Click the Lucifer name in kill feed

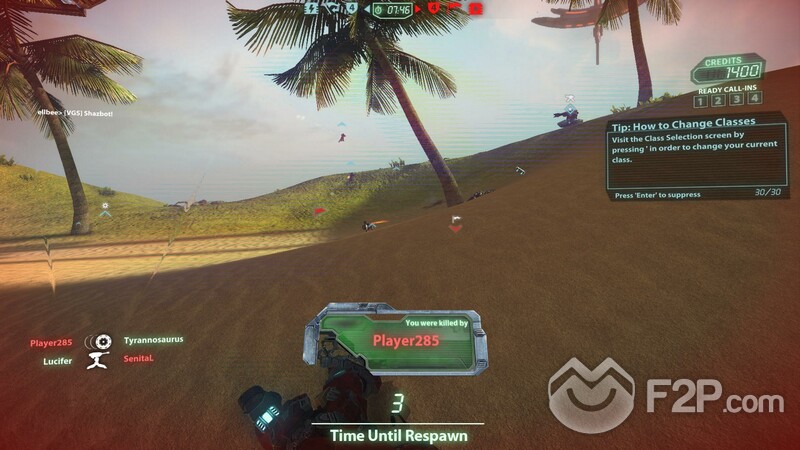point(56,360)
